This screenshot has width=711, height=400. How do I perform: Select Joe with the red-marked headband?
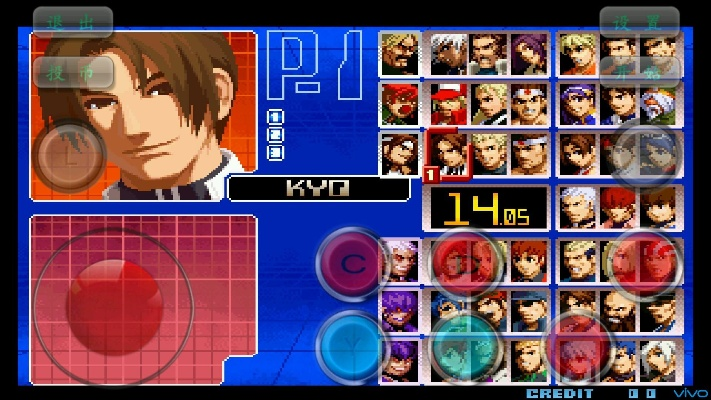[x=530, y=103]
